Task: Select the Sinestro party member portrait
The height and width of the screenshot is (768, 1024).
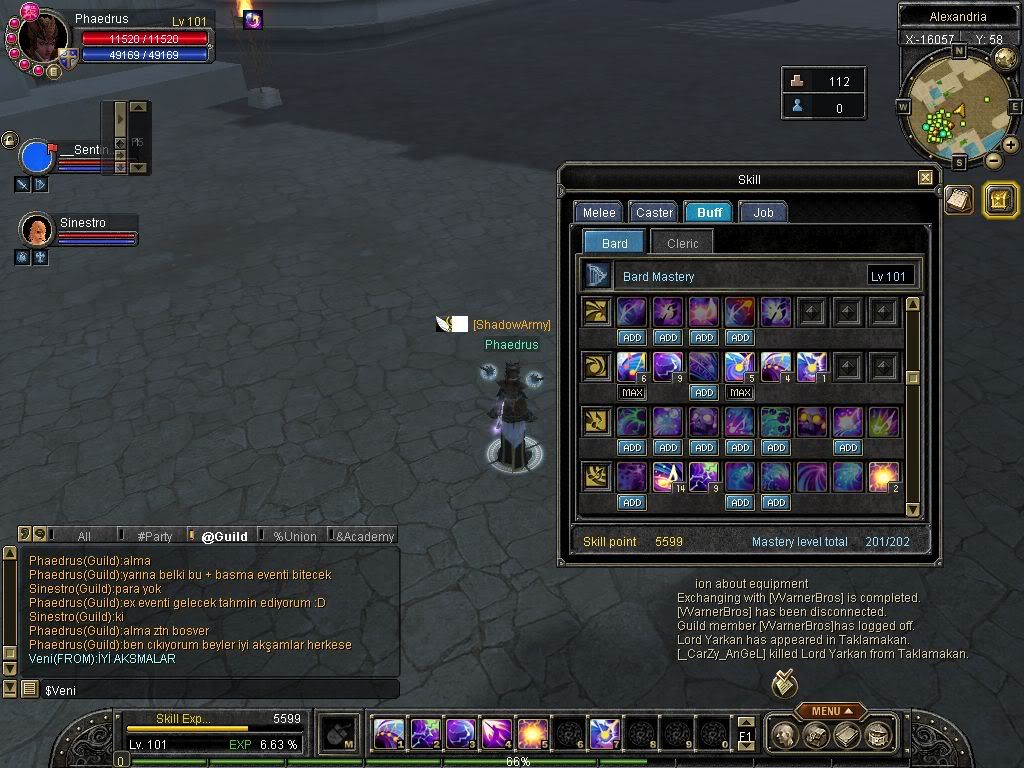Action: [37, 230]
